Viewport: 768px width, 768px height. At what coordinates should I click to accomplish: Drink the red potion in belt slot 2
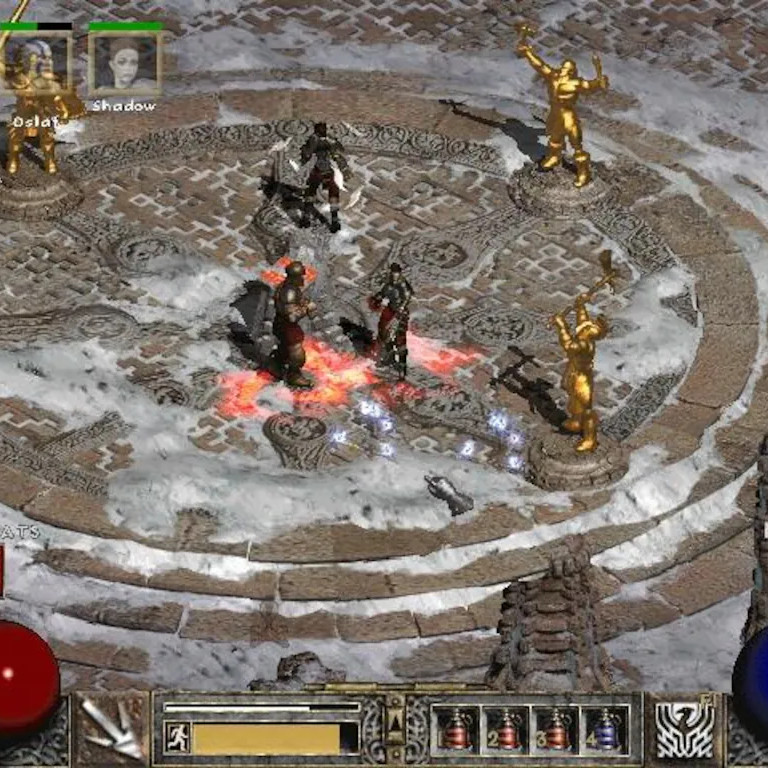(x=506, y=731)
